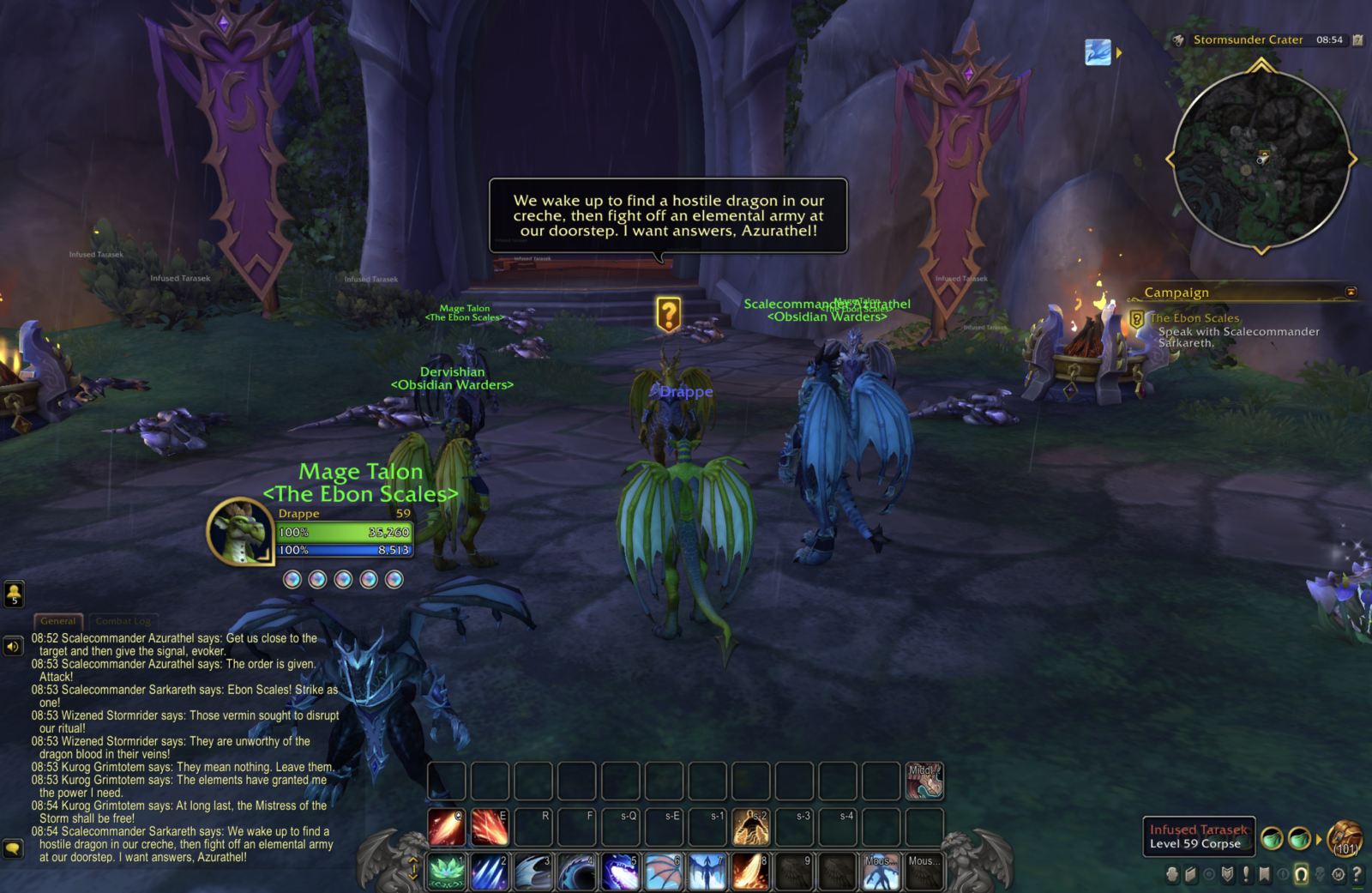Open the character info micro menu icon

(x=1172, y=873)
